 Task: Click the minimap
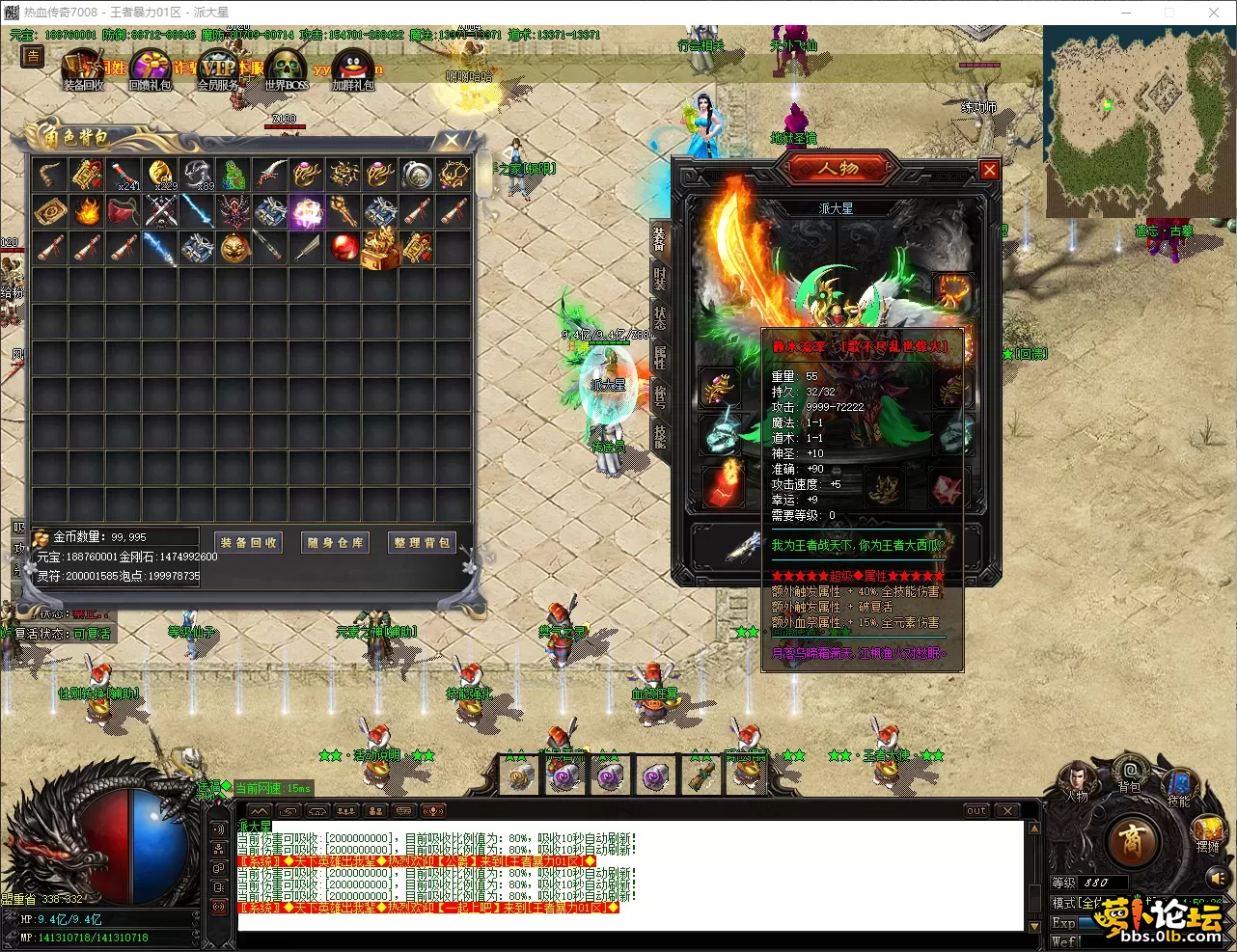1137,121
